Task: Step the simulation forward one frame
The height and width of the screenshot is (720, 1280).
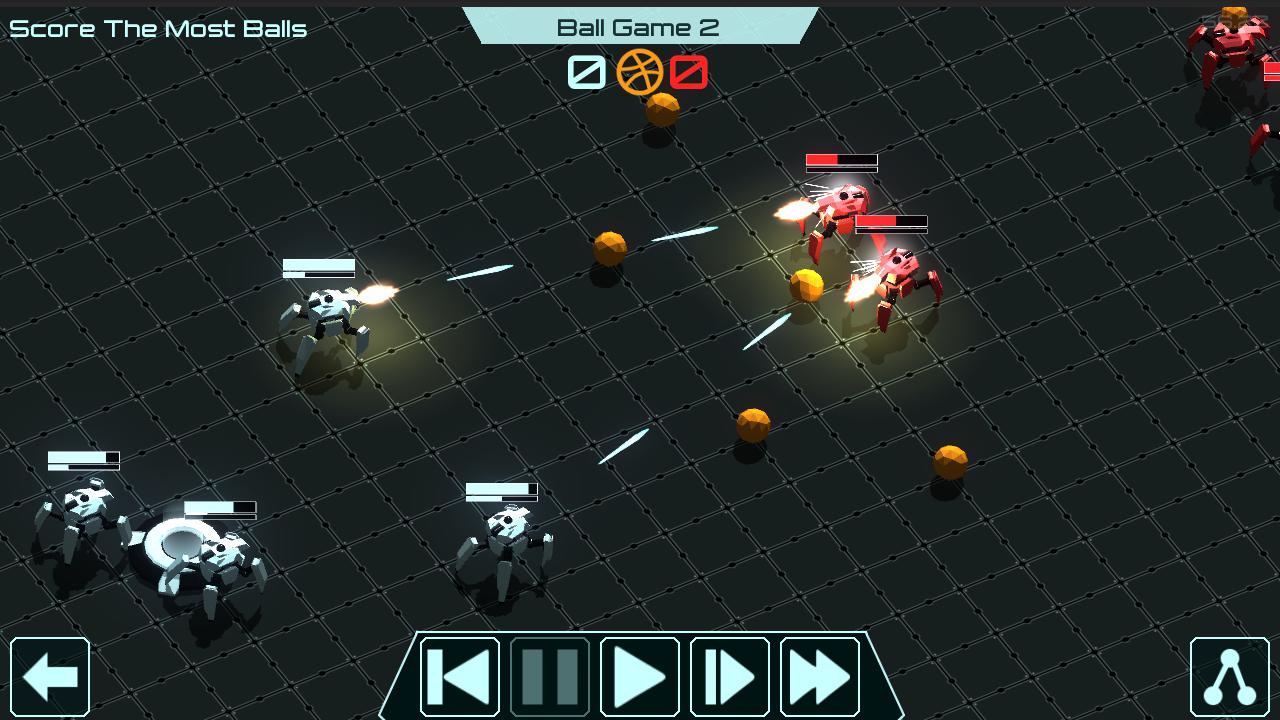Action: point(729,677)
